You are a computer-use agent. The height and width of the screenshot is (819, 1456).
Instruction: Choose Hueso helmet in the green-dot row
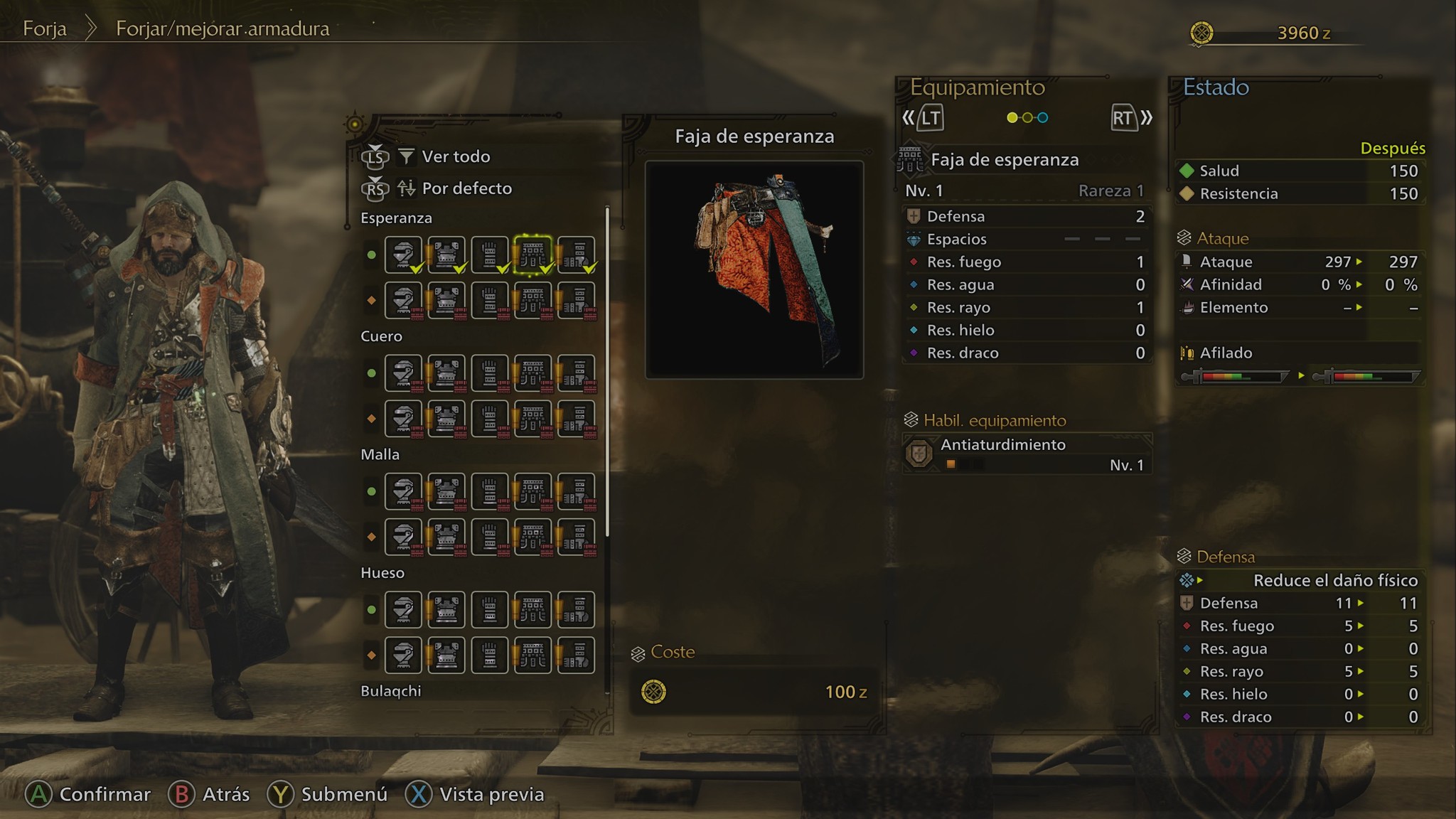[403, 610]
